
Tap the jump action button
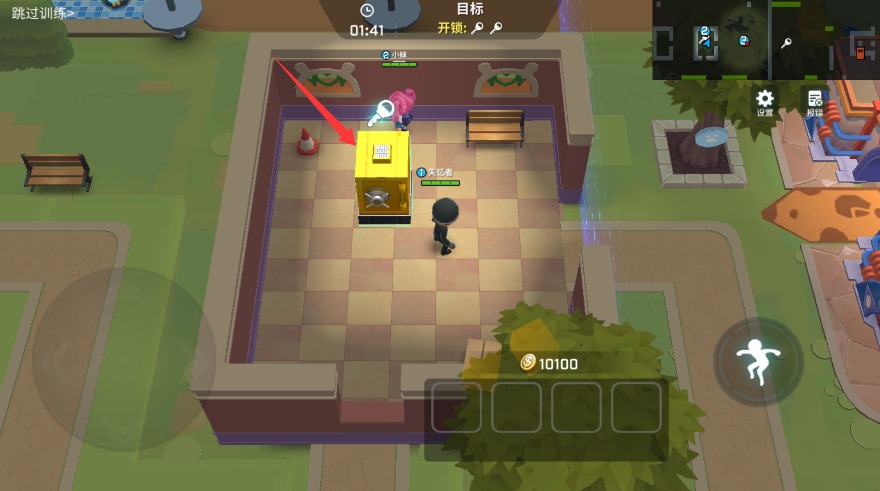pos(758,362)
